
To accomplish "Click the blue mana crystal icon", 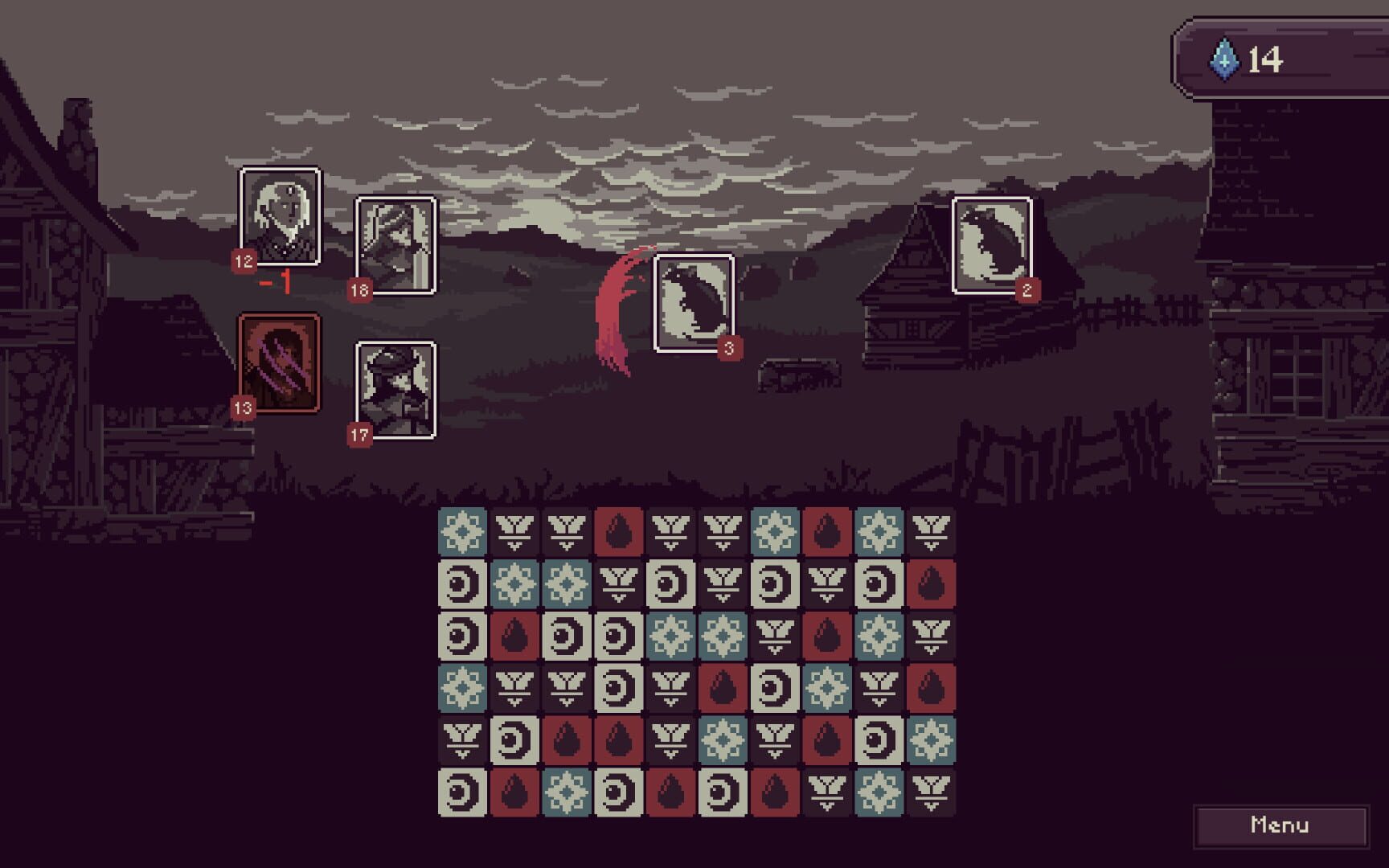I will pos(1225,58).
